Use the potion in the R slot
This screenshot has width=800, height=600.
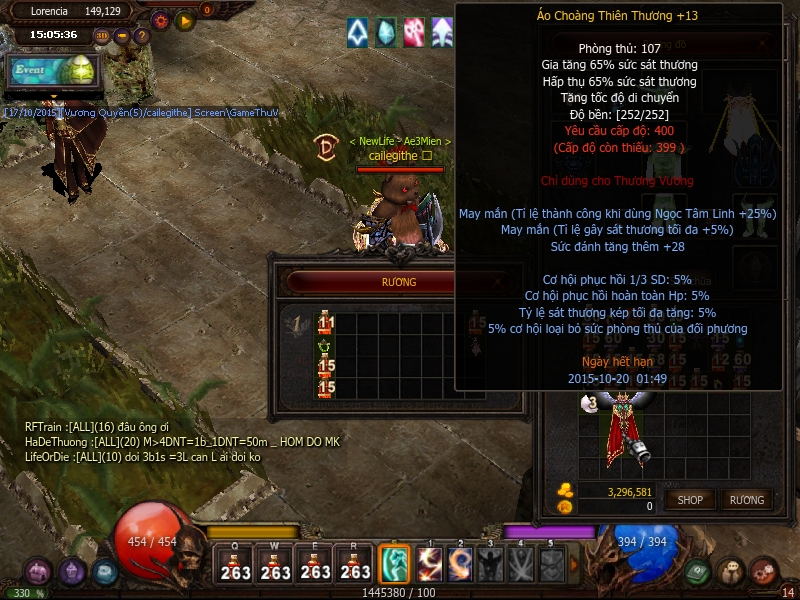pos(355,565)
